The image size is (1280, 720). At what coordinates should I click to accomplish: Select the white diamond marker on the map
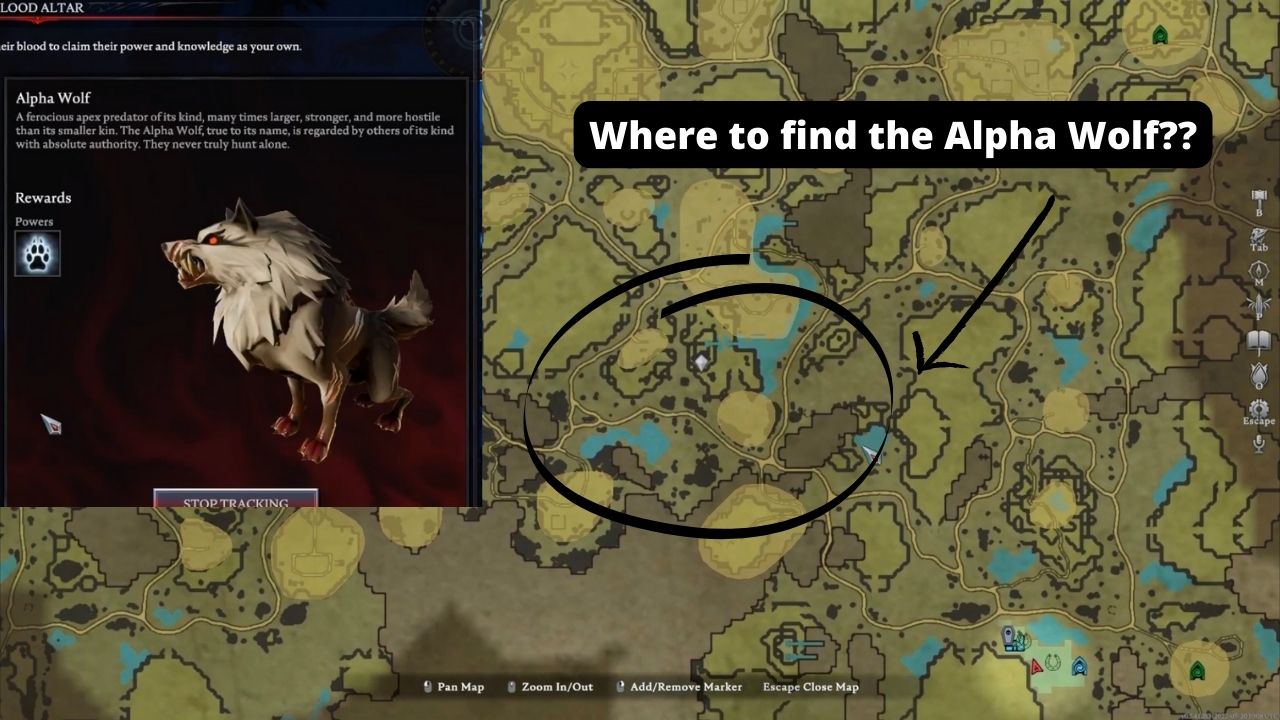700,359
